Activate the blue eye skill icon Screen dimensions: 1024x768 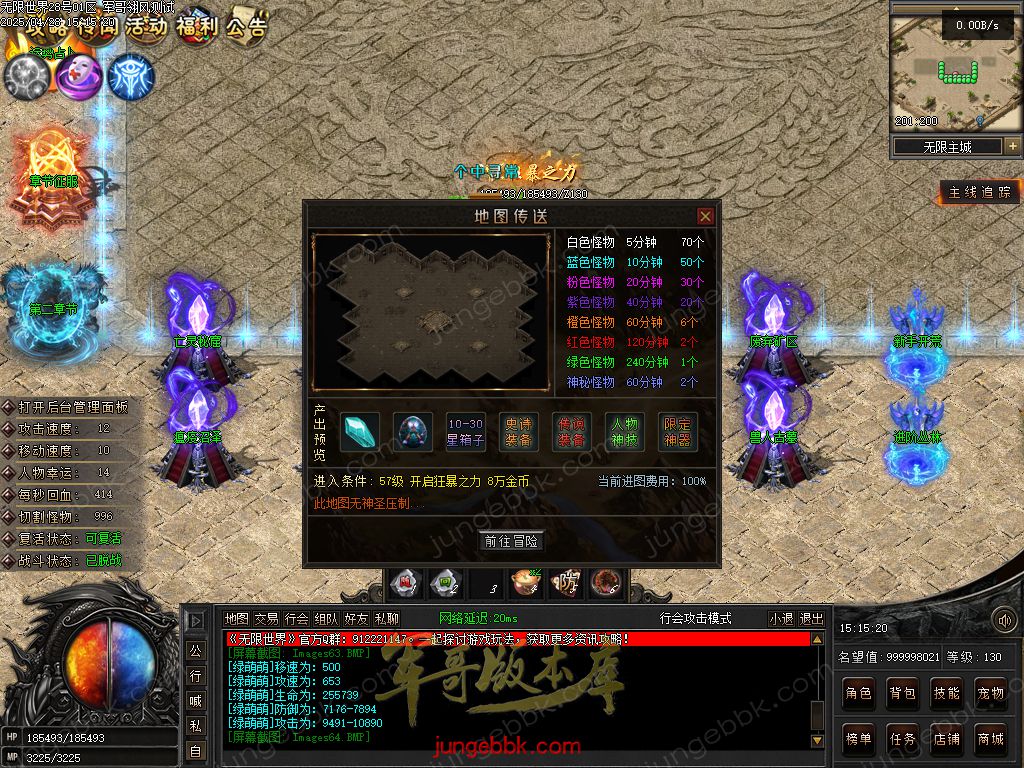[131, 77]
